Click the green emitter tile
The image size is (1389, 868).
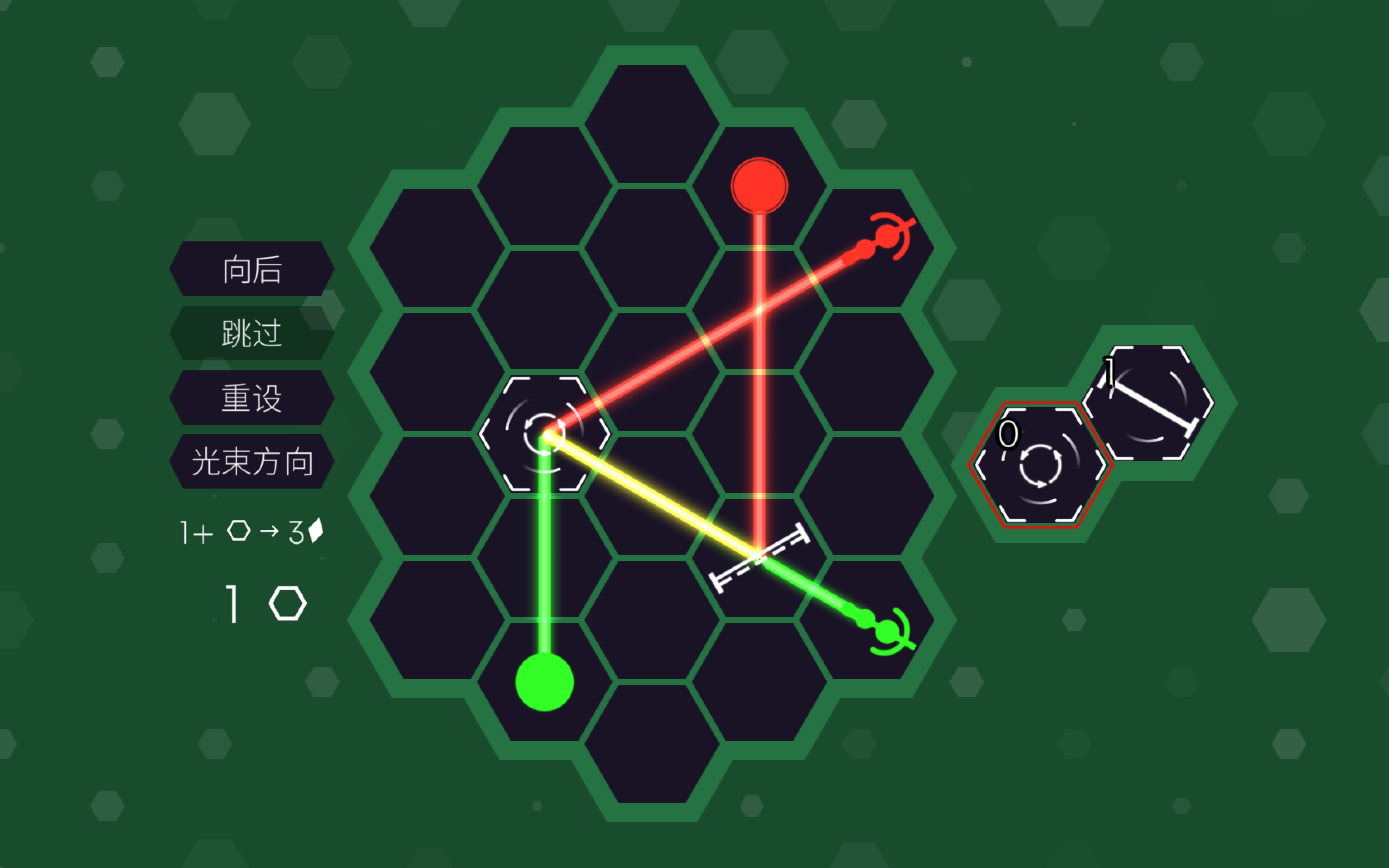point(544,682)
